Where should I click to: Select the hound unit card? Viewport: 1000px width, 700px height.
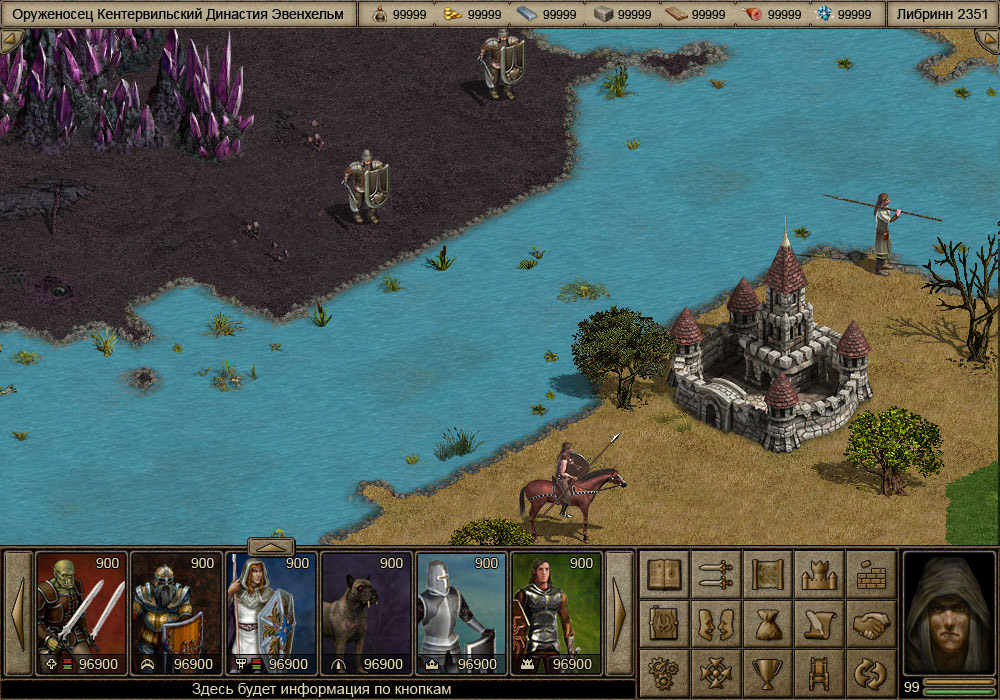[x=366, y=613]
